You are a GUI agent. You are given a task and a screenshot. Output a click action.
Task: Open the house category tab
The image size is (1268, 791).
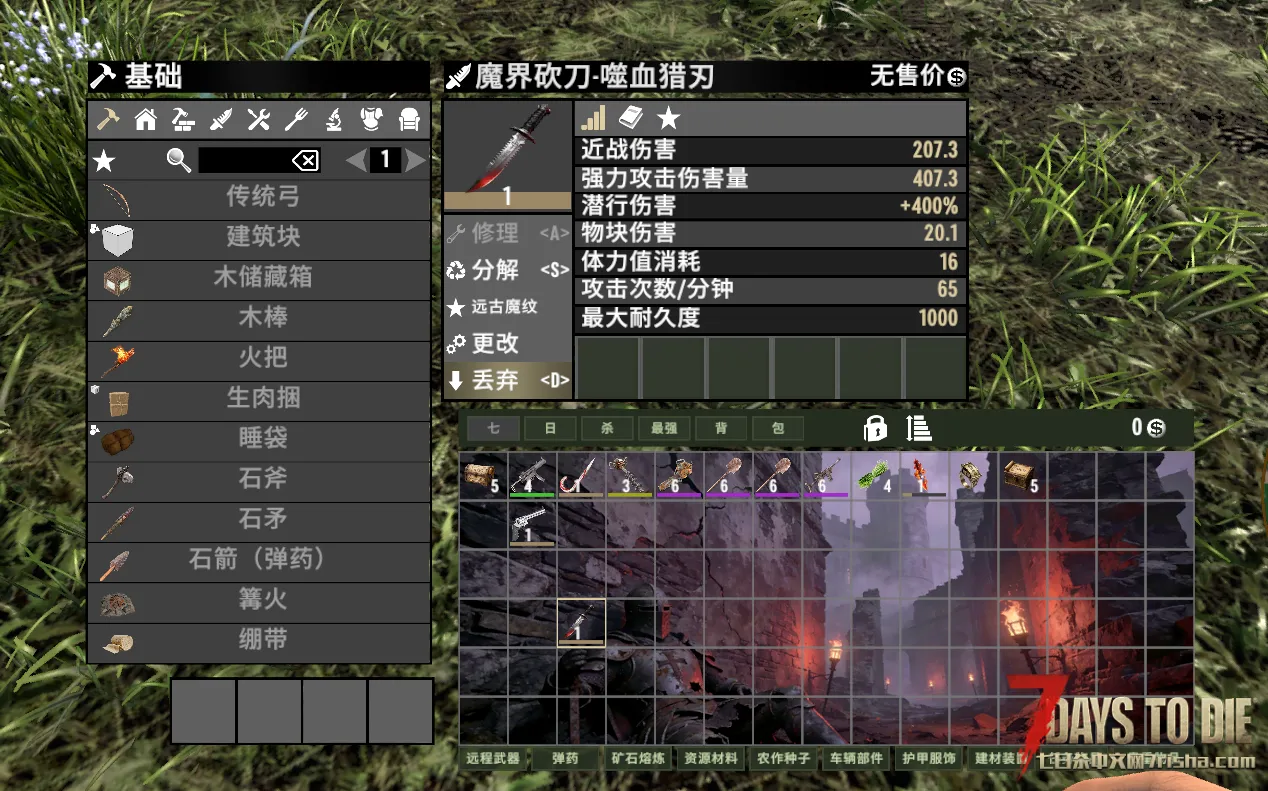(146, 120)
